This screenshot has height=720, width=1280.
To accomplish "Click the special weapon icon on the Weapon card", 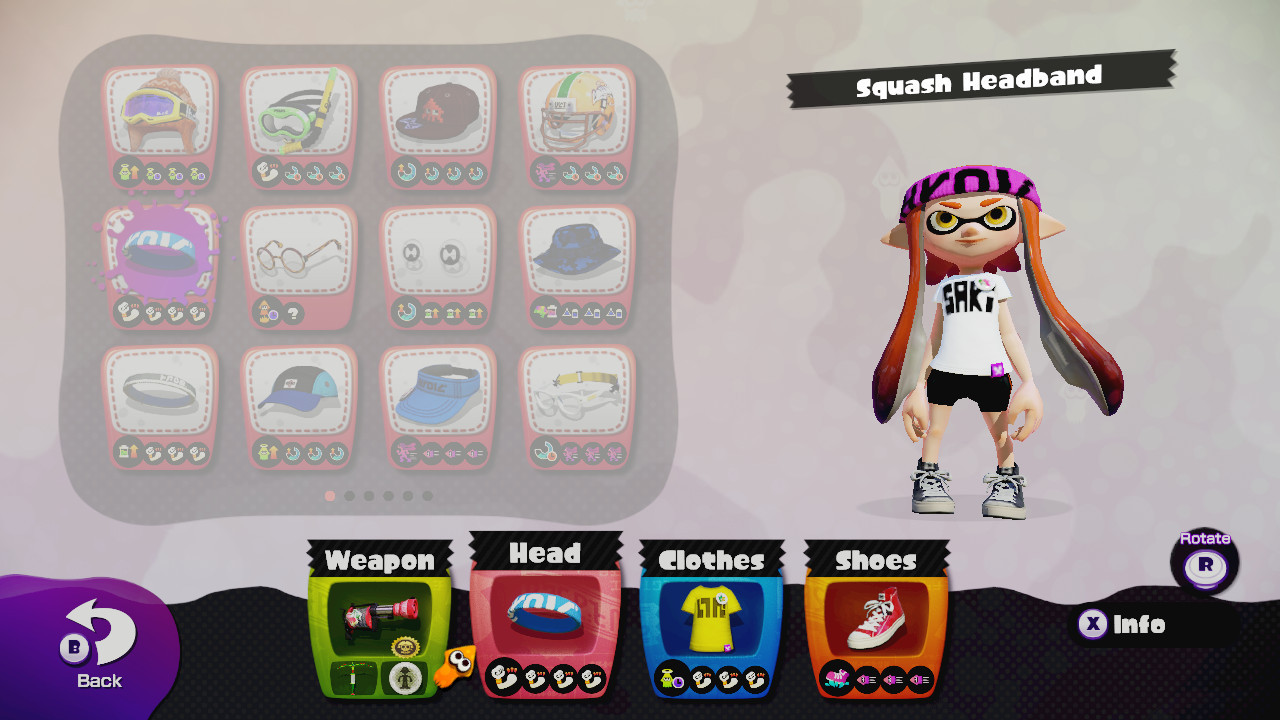I will click(404, 677).
